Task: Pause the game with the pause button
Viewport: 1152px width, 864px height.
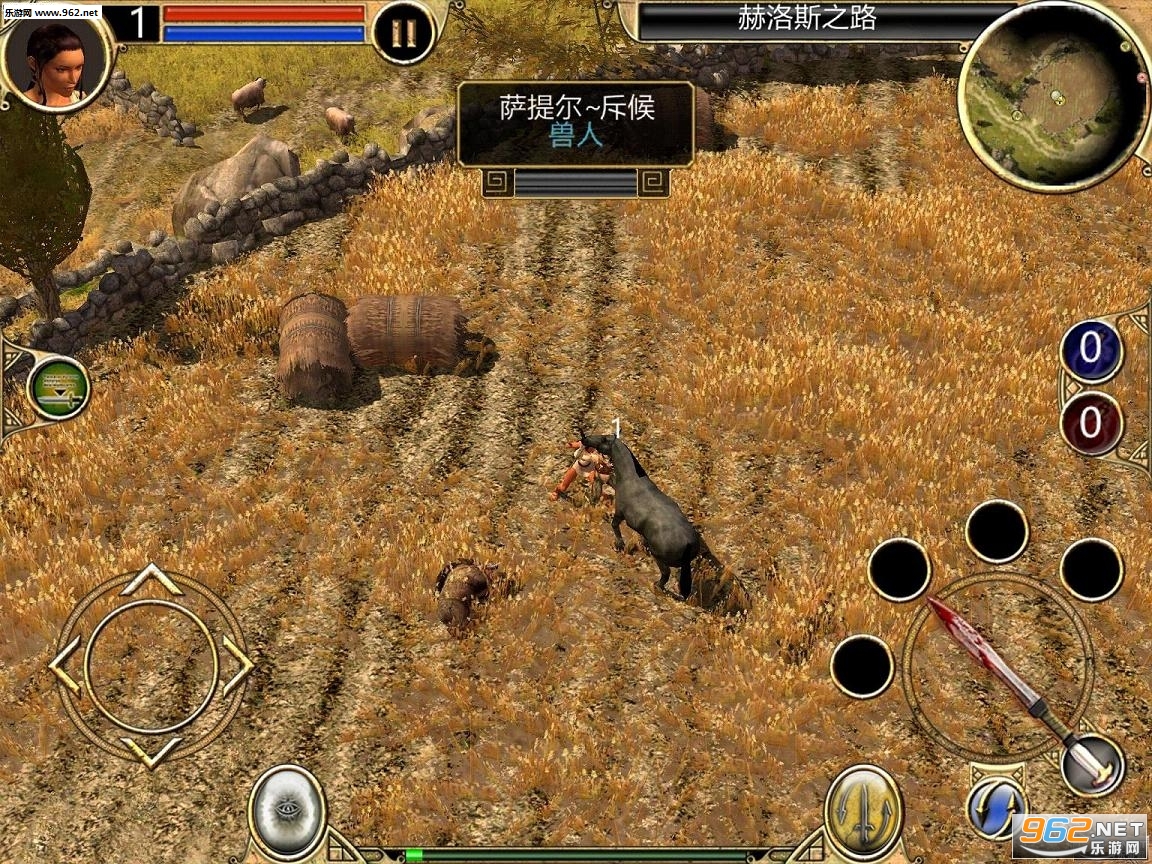Action: click(x=404, y=33)
